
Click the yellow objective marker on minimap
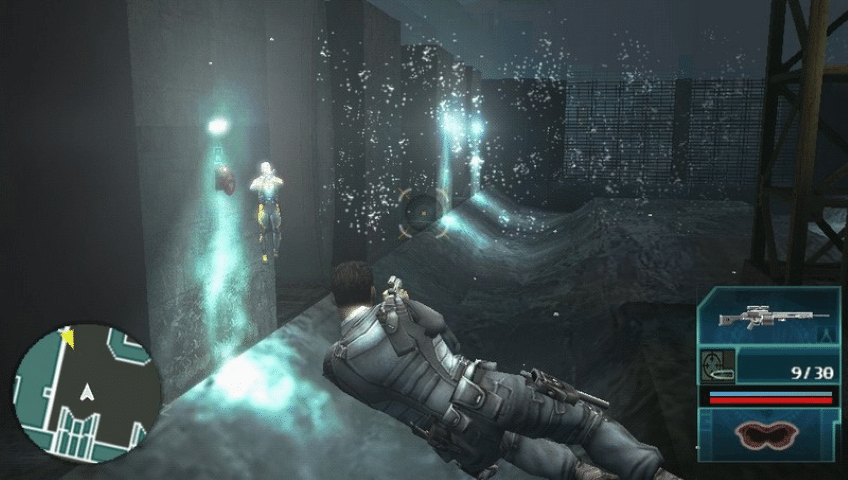coord(68,337)
